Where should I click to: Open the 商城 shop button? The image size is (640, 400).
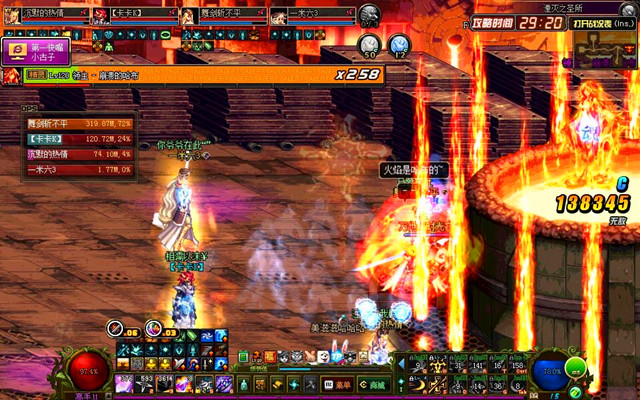371,384
